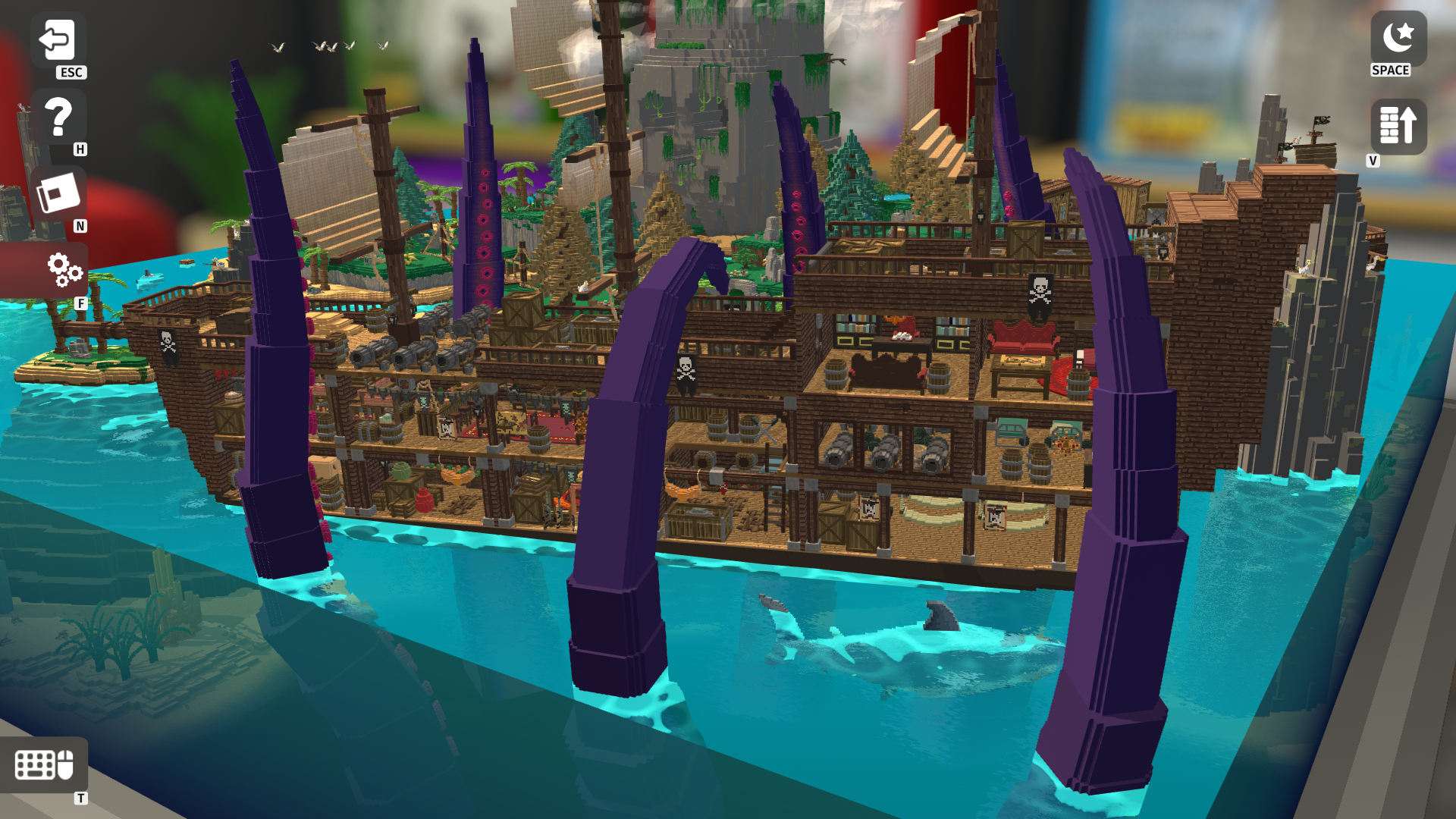Click the skull flag on the left bow section
Viewport: 1456px width, 819px height.
point(166,343)
